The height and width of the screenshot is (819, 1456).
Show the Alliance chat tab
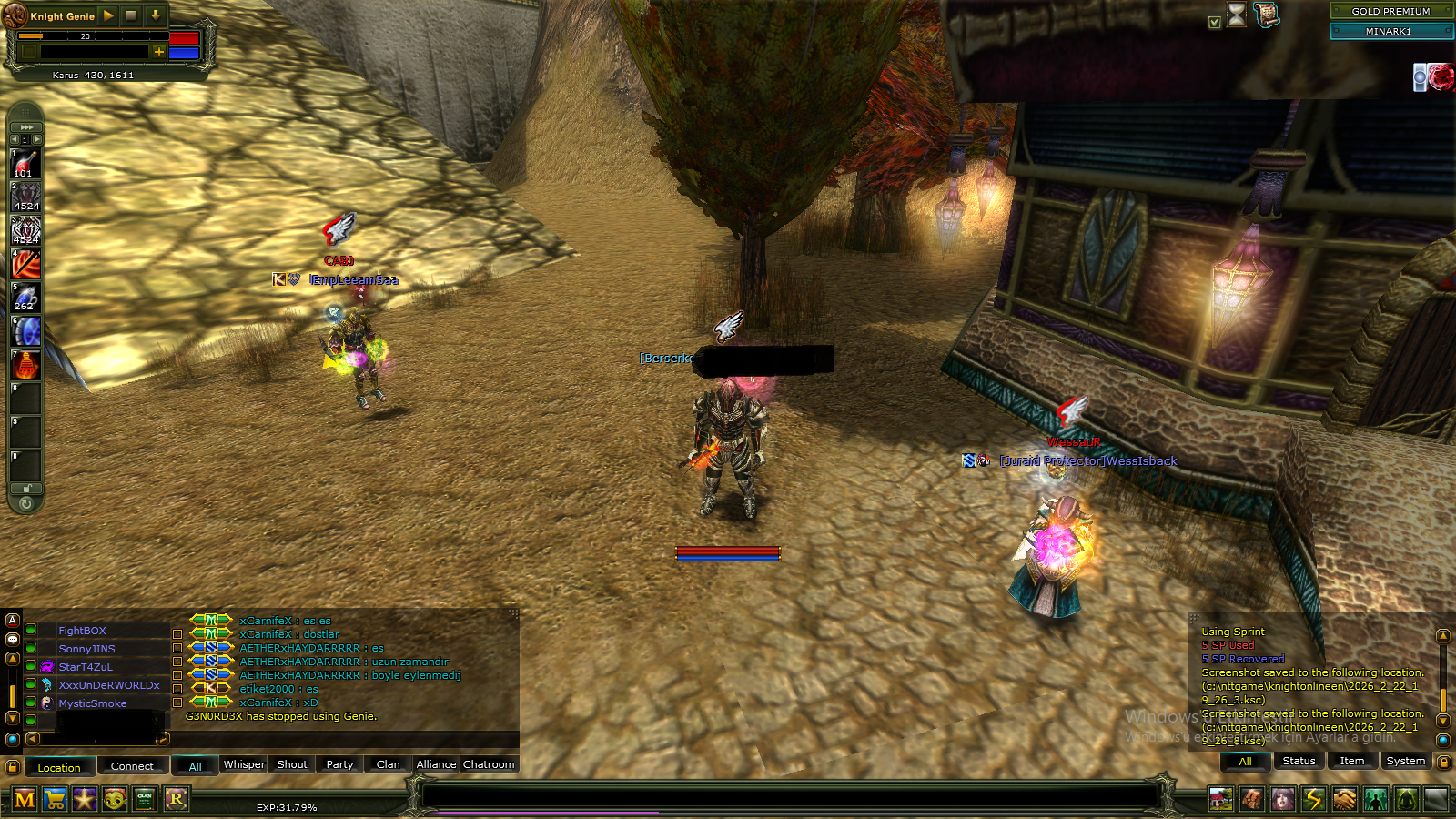tap(436, 764)
